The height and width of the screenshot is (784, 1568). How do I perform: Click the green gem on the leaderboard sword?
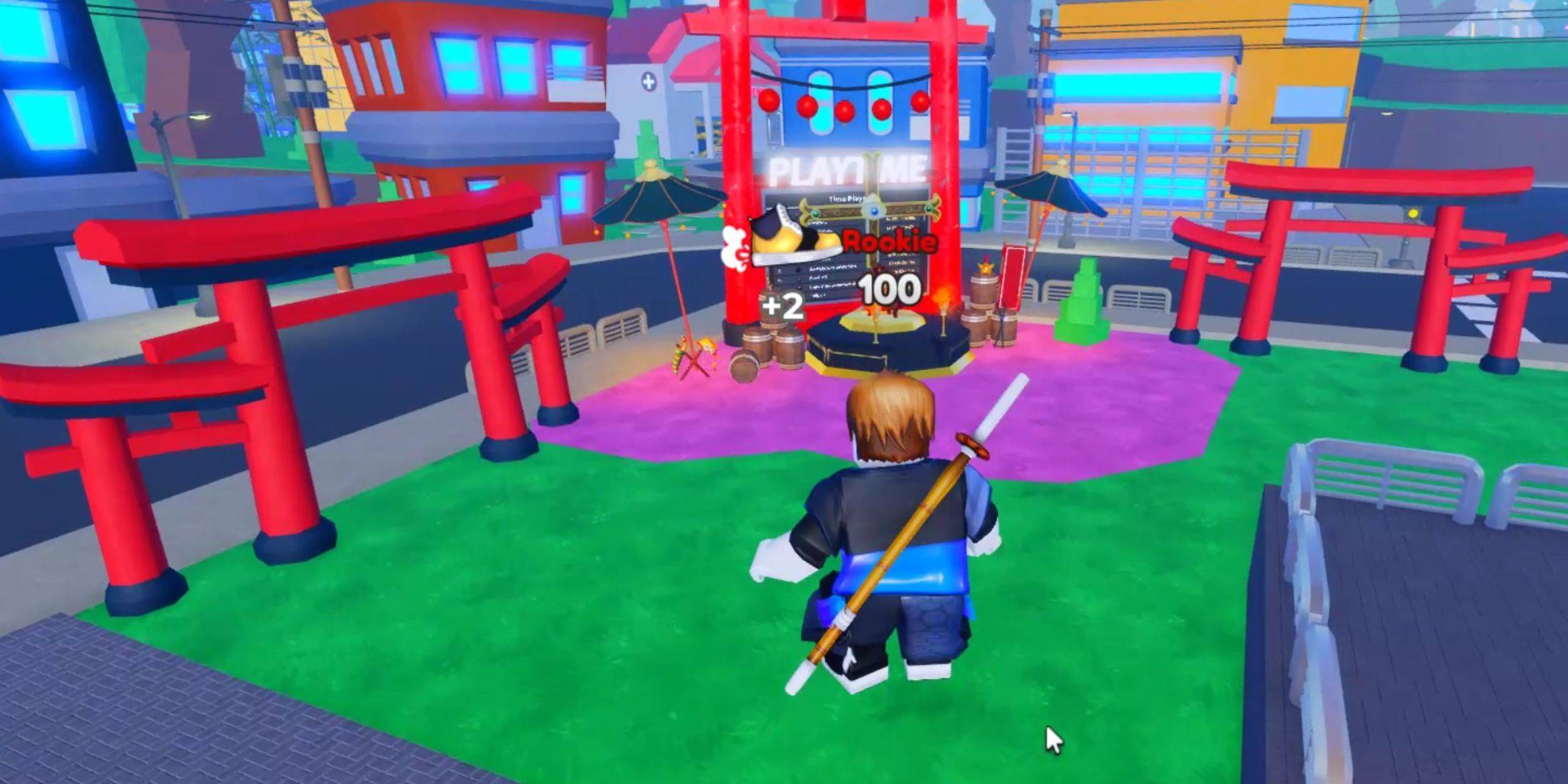[x=815, y=212]
